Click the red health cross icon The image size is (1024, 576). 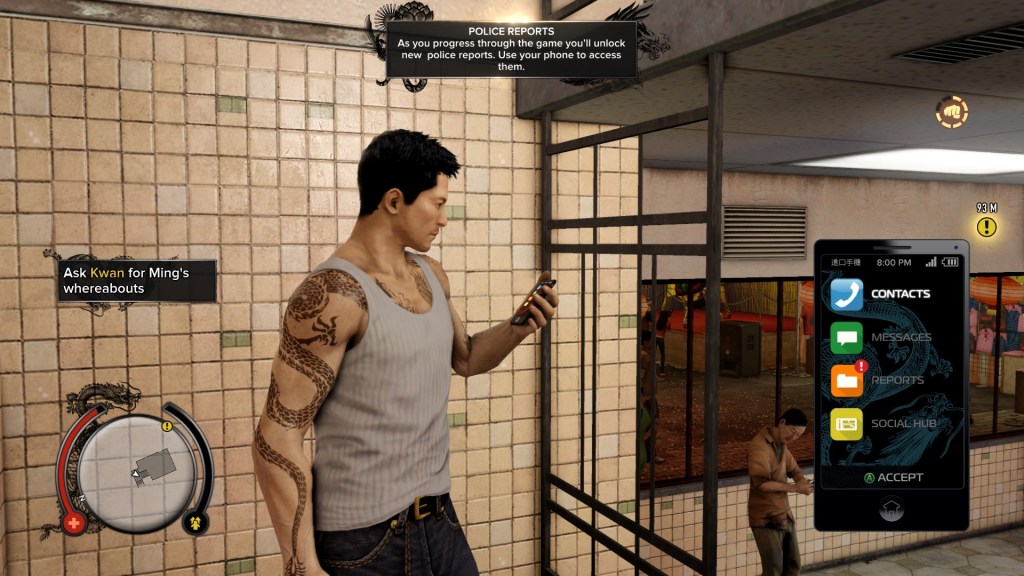(73, 523)
